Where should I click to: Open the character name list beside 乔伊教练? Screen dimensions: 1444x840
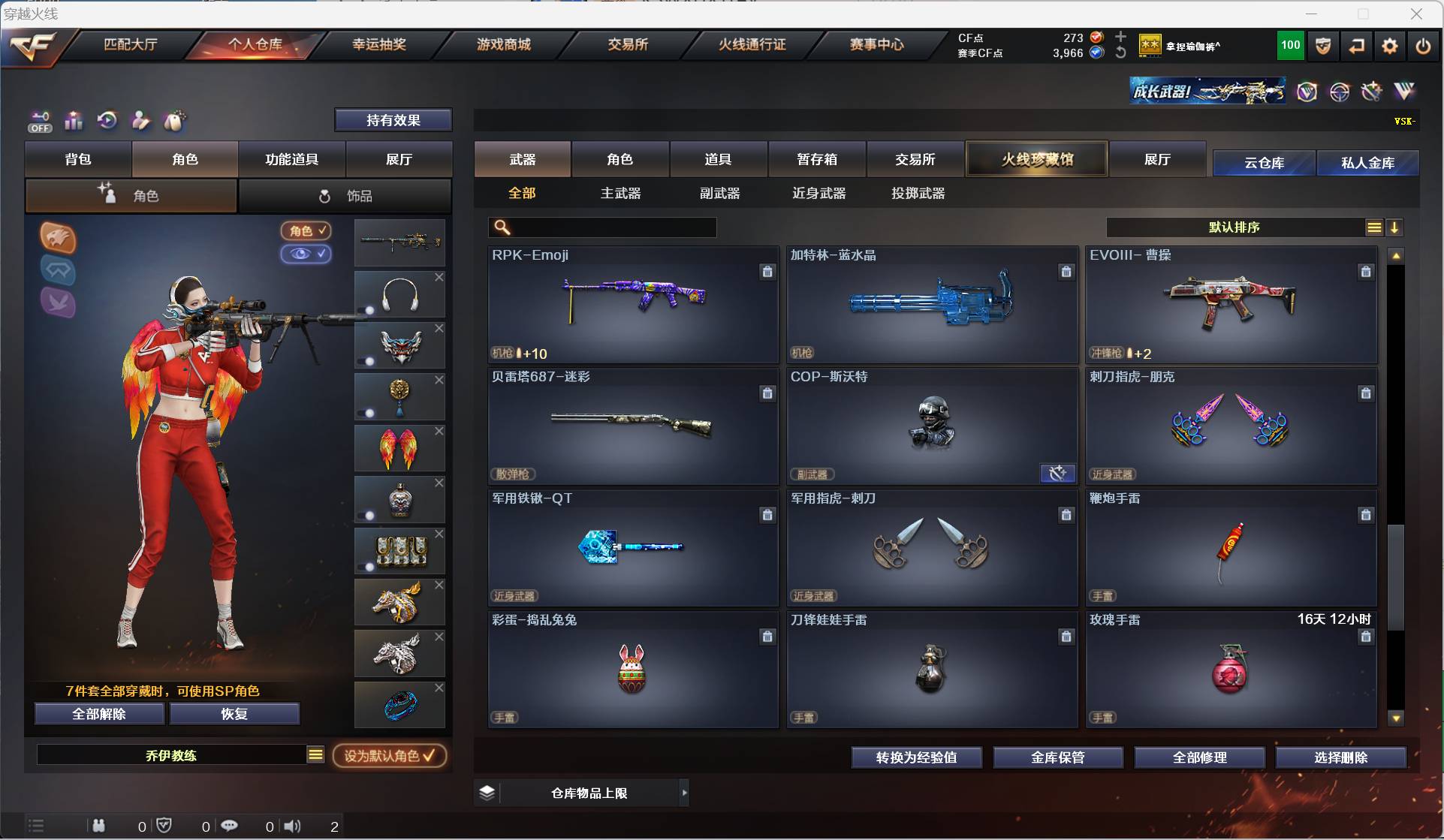(316, 755)
